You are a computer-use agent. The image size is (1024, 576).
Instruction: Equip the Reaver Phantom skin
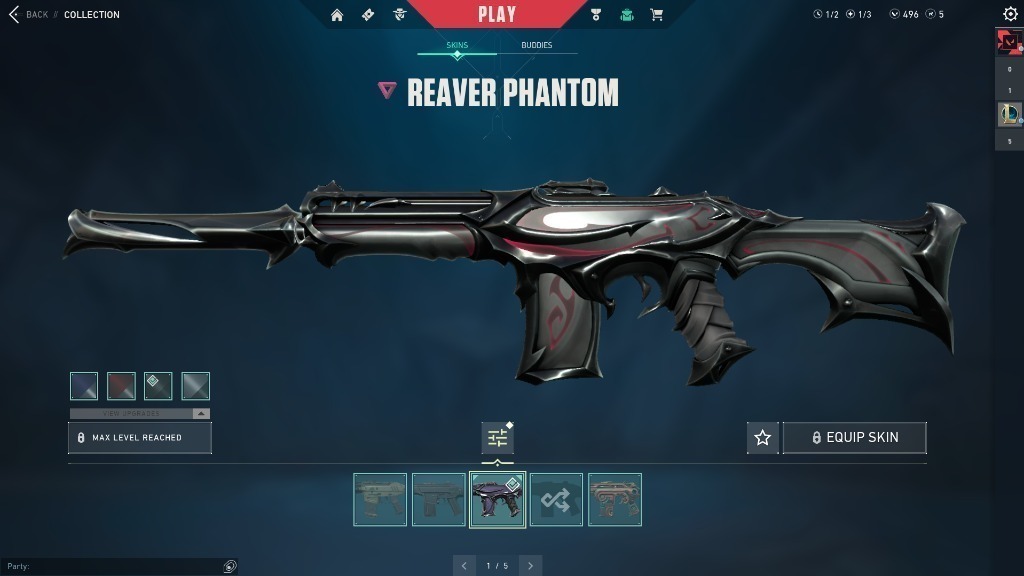[x=855, y=438]
